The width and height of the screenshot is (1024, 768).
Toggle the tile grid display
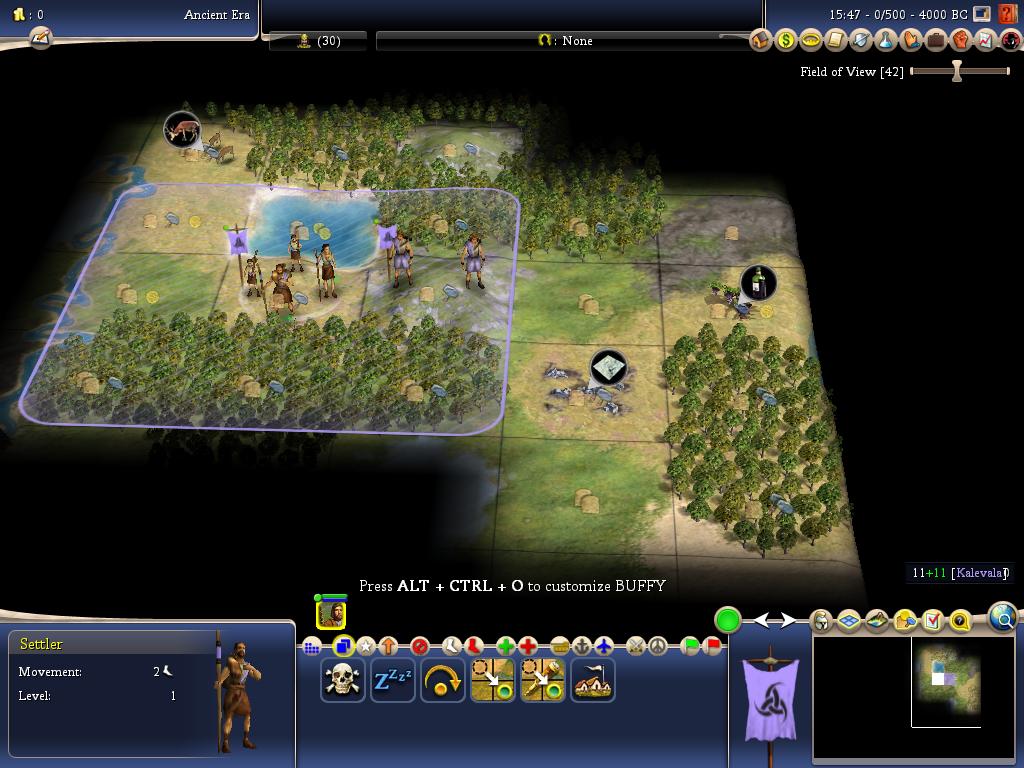pos(849,621)
